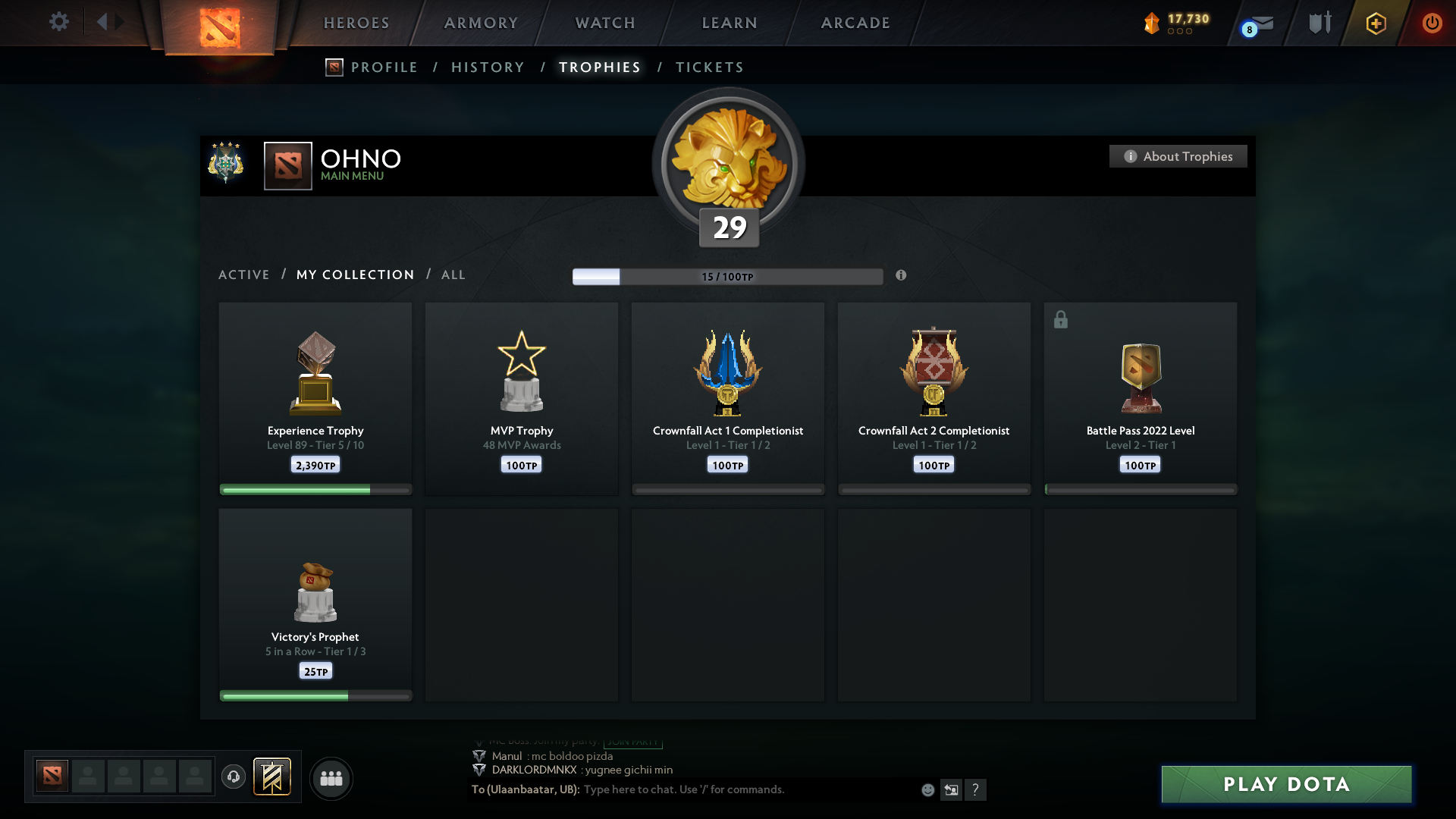1456x819 pixels.
Task: Click the lock icon on Battle Pass 2022 trophy
Action: (1060, 319)
